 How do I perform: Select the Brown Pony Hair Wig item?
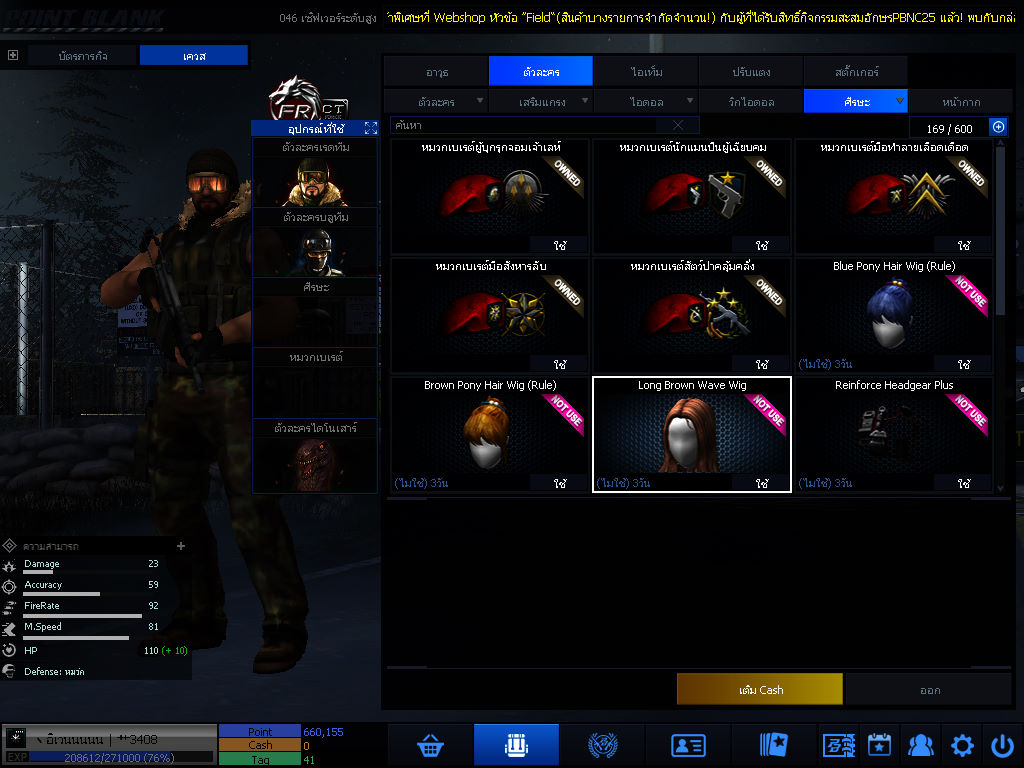point(490,434)
